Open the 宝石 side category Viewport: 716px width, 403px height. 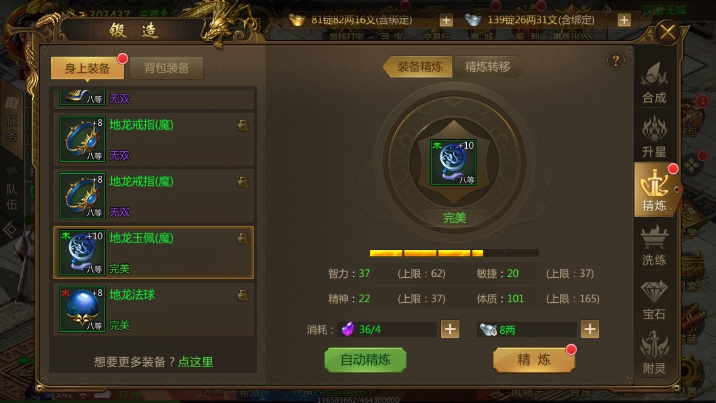pyautogui.click(x=654, y=299)
